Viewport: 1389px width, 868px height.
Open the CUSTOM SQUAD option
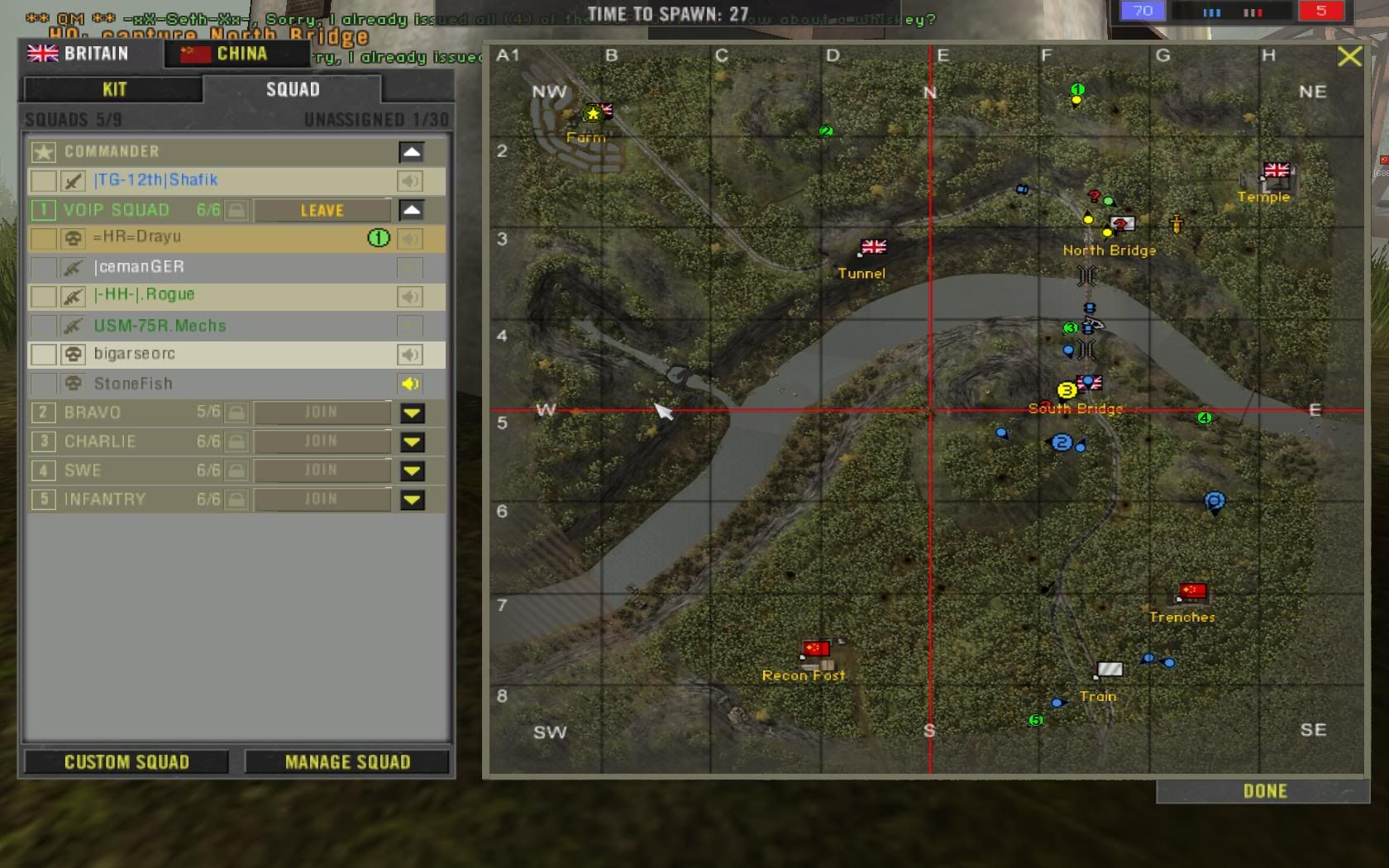coord(126,761)
